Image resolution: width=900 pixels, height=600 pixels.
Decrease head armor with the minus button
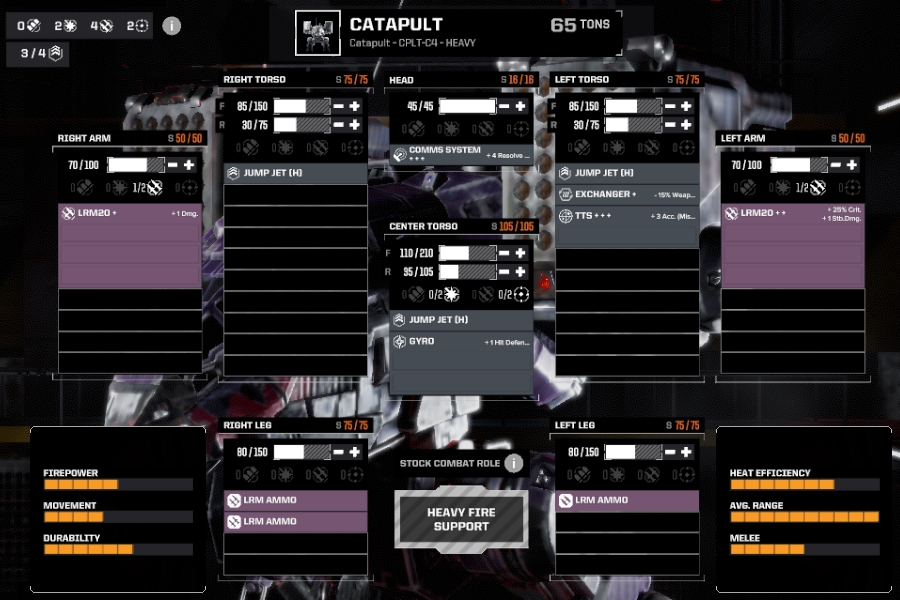505,106
